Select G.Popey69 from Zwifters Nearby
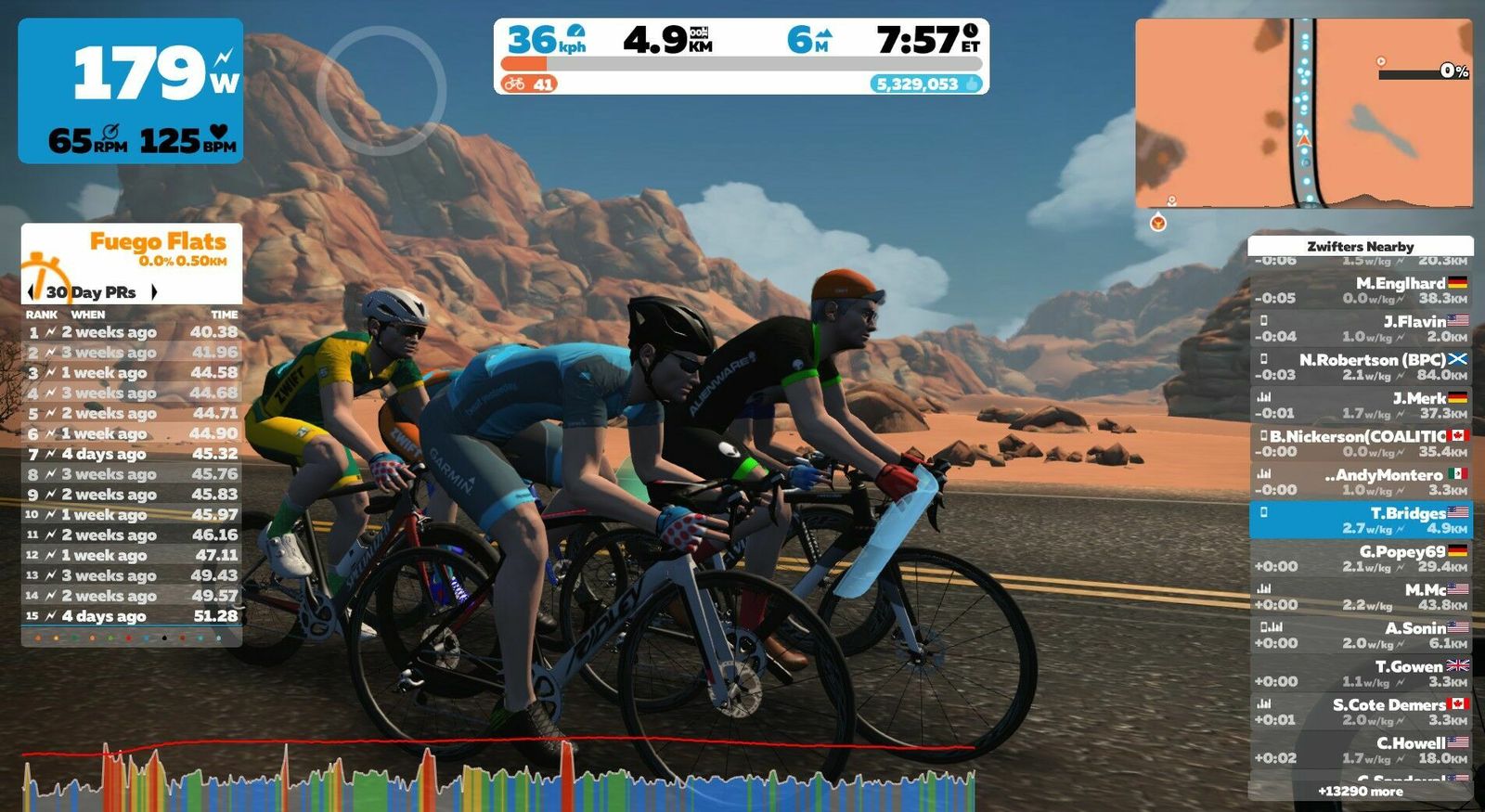The height and width of the screenshot is (812, 1485). point(1360,559)
